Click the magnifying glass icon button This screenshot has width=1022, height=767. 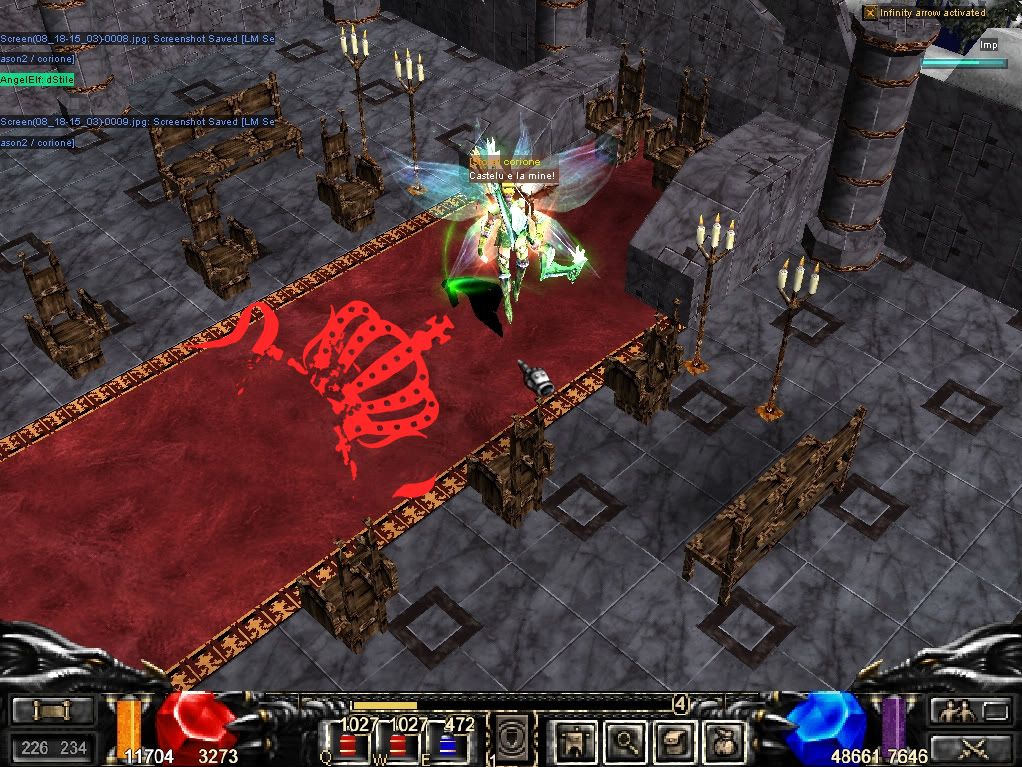tap(625, 741)
